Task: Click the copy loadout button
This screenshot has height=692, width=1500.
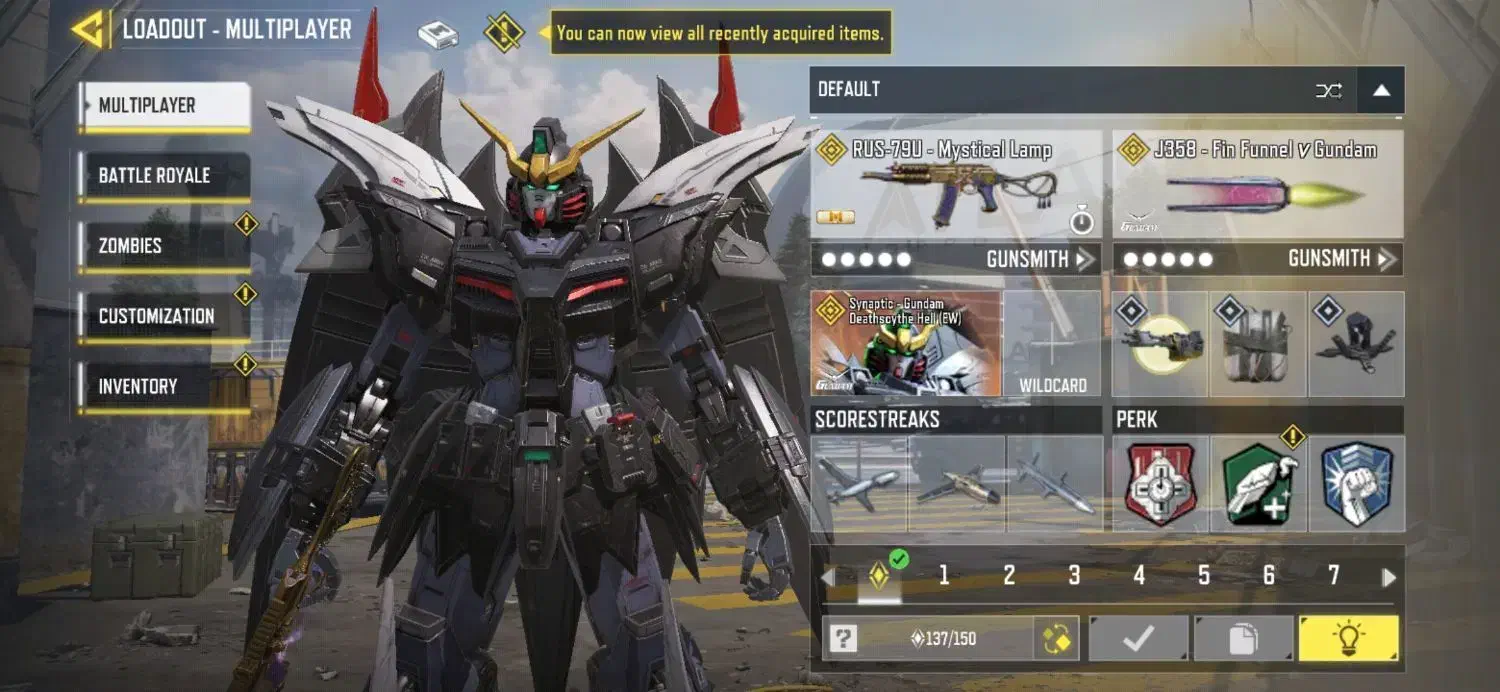Action: coord(1243,638)
